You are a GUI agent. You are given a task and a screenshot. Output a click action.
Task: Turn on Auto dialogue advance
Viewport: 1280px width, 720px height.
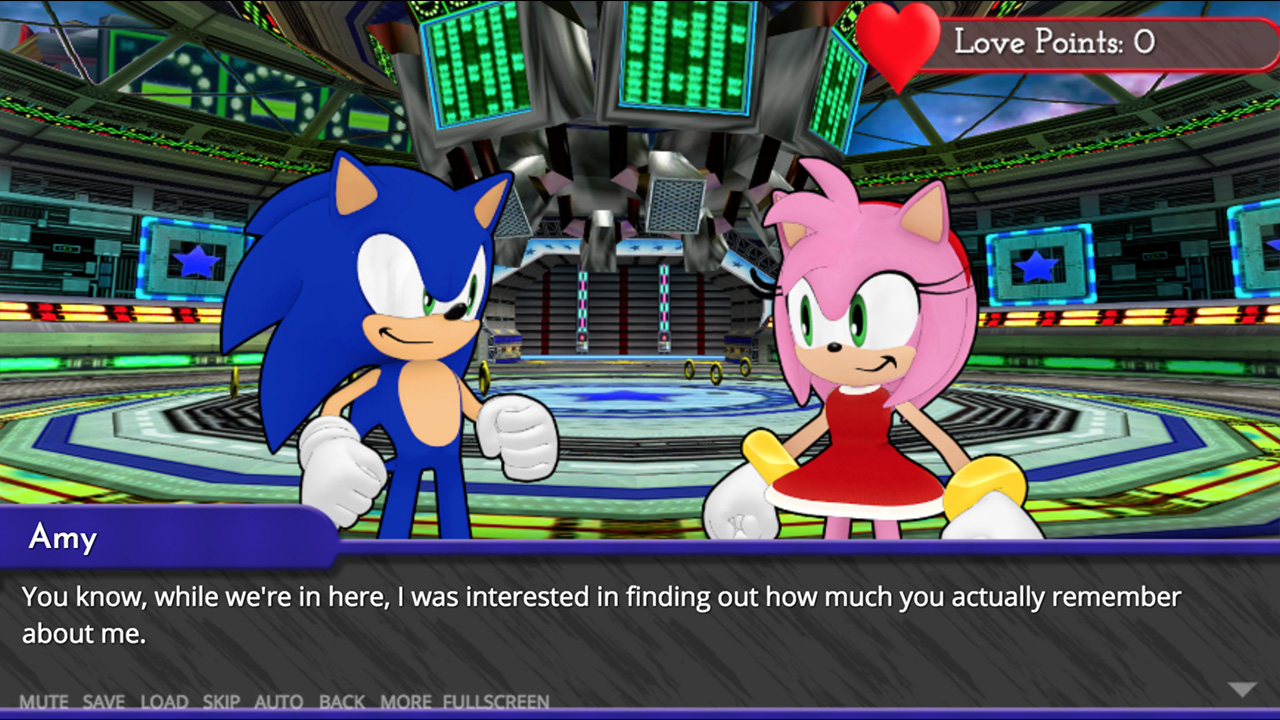[279, 702]
